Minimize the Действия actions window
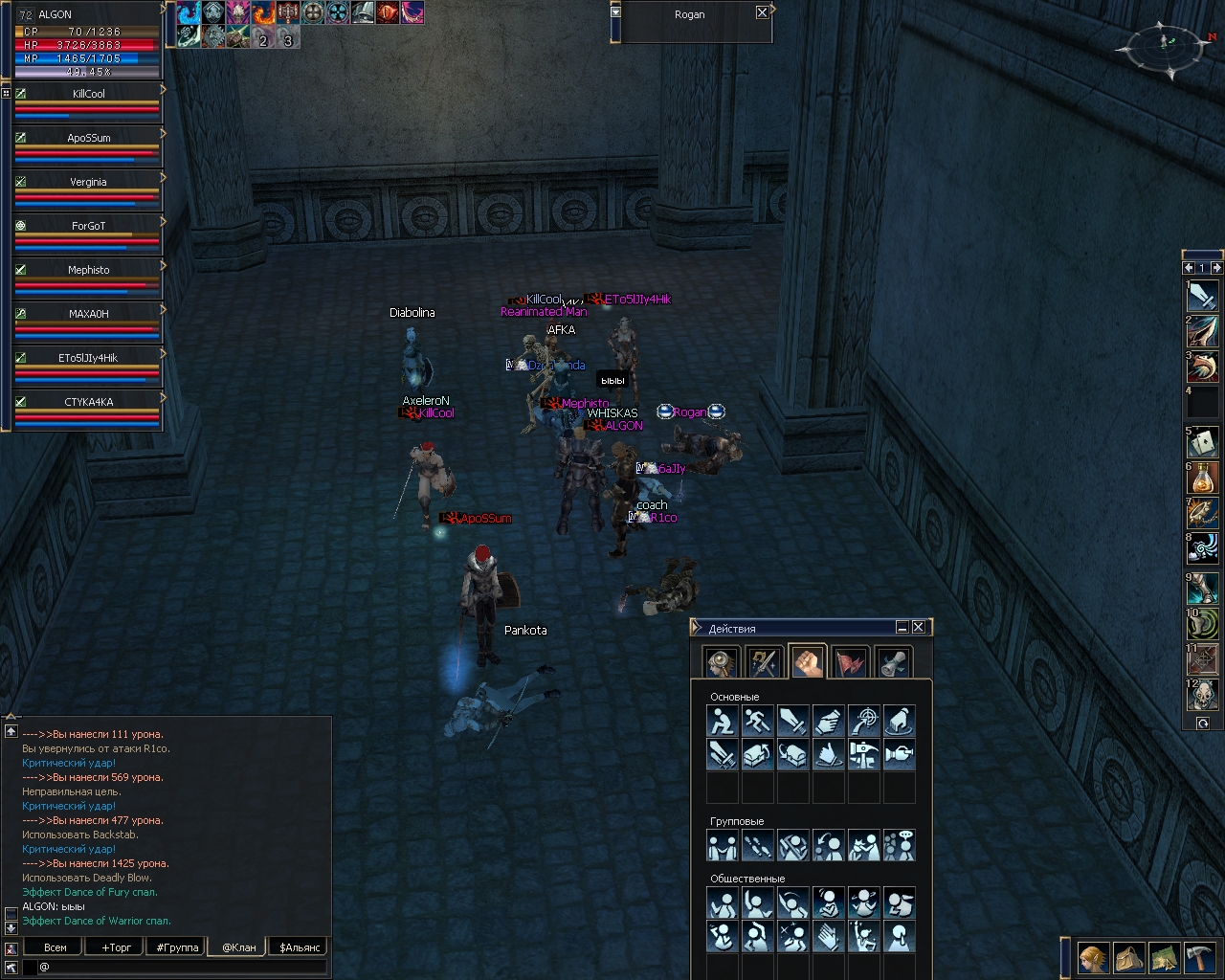Viewport: 1225px width, 980px height. (x=902, y=627)
